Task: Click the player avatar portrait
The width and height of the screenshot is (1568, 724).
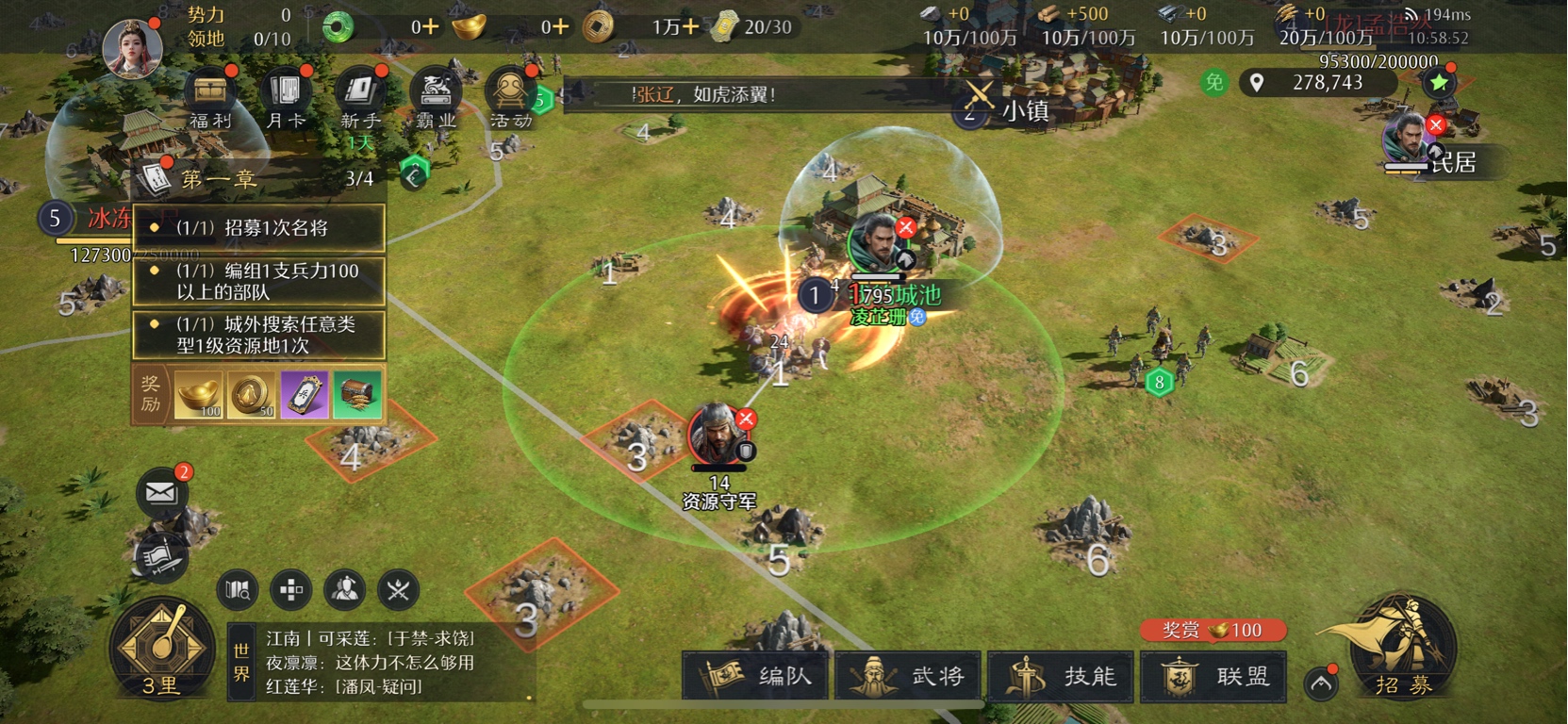Action: point(132,45)
